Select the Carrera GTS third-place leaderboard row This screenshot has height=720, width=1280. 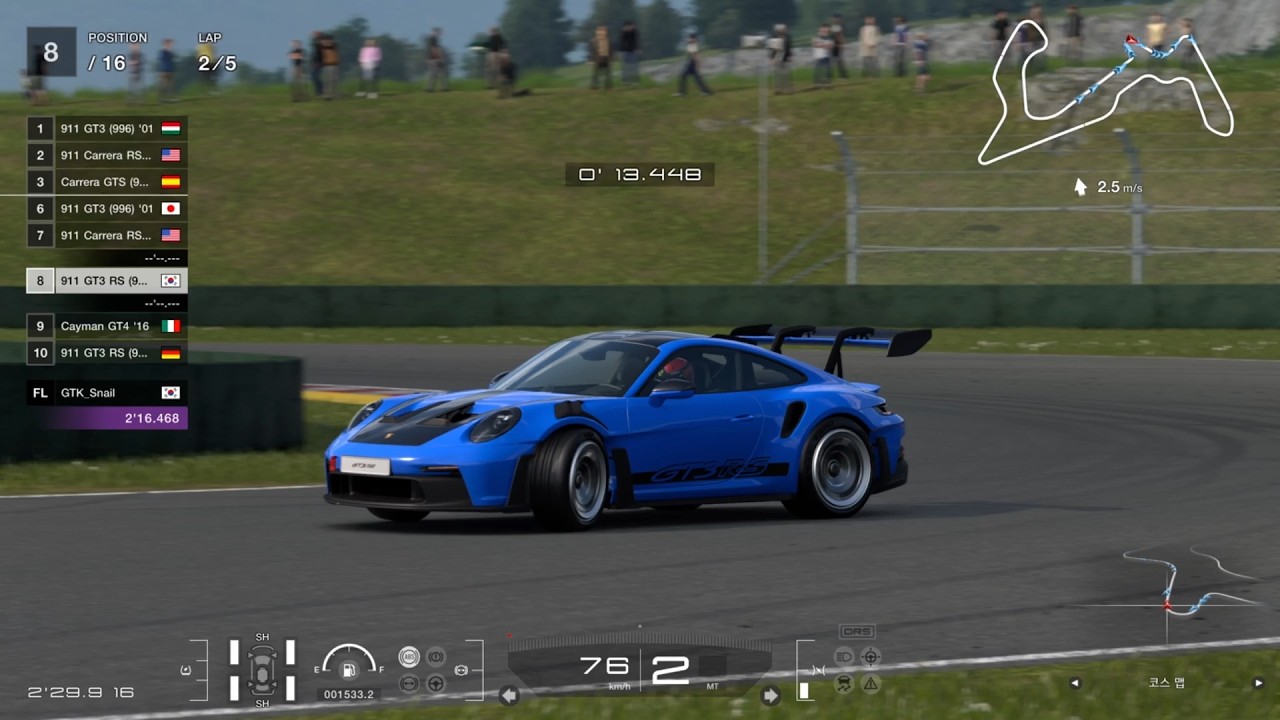click(x=107, y=182)
